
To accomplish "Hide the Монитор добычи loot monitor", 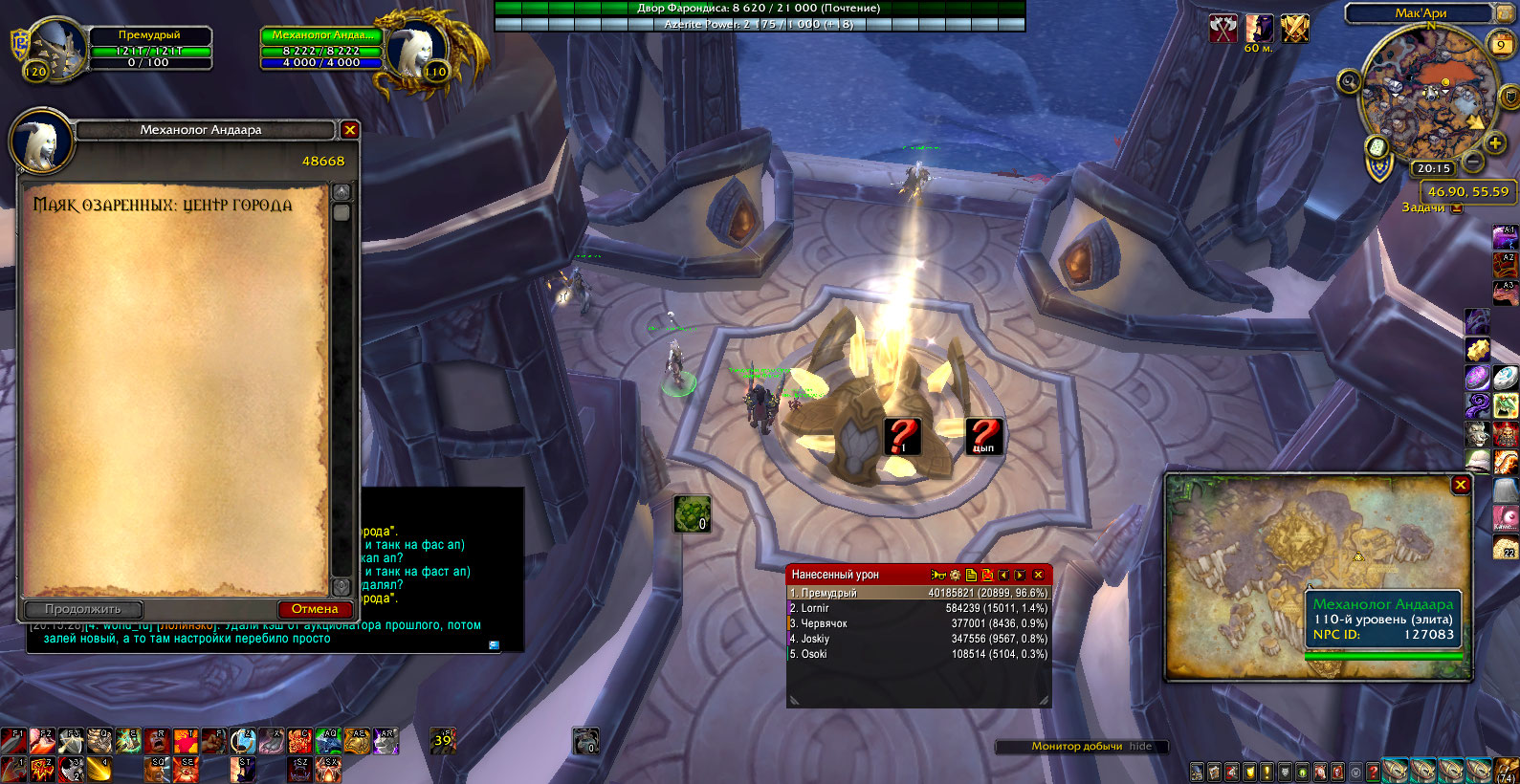I will (1140, 747).
